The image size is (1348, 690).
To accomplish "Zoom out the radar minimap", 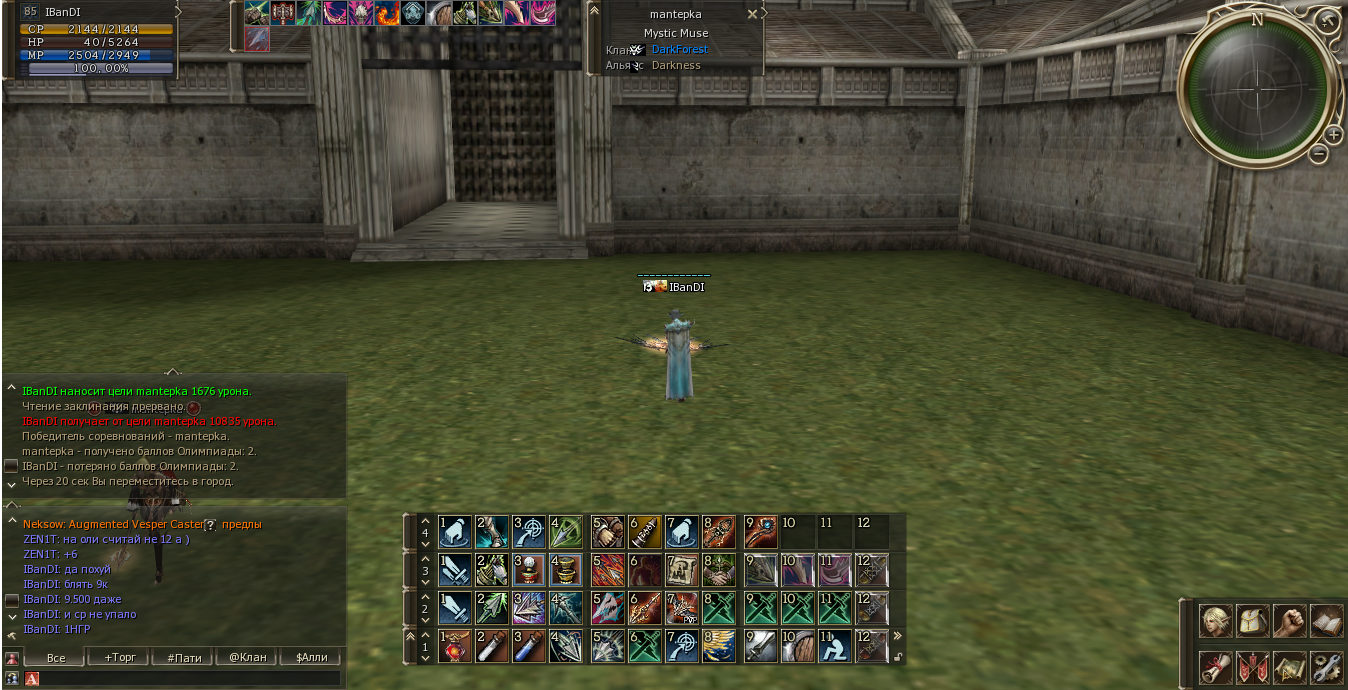I will 1319,154.
